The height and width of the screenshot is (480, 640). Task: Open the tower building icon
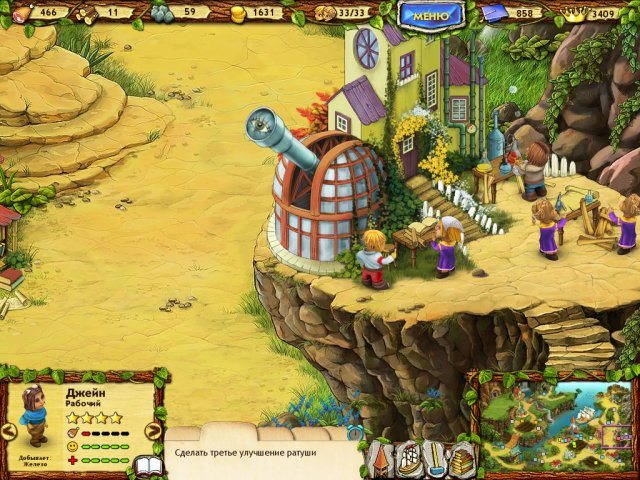click(383, 459)
